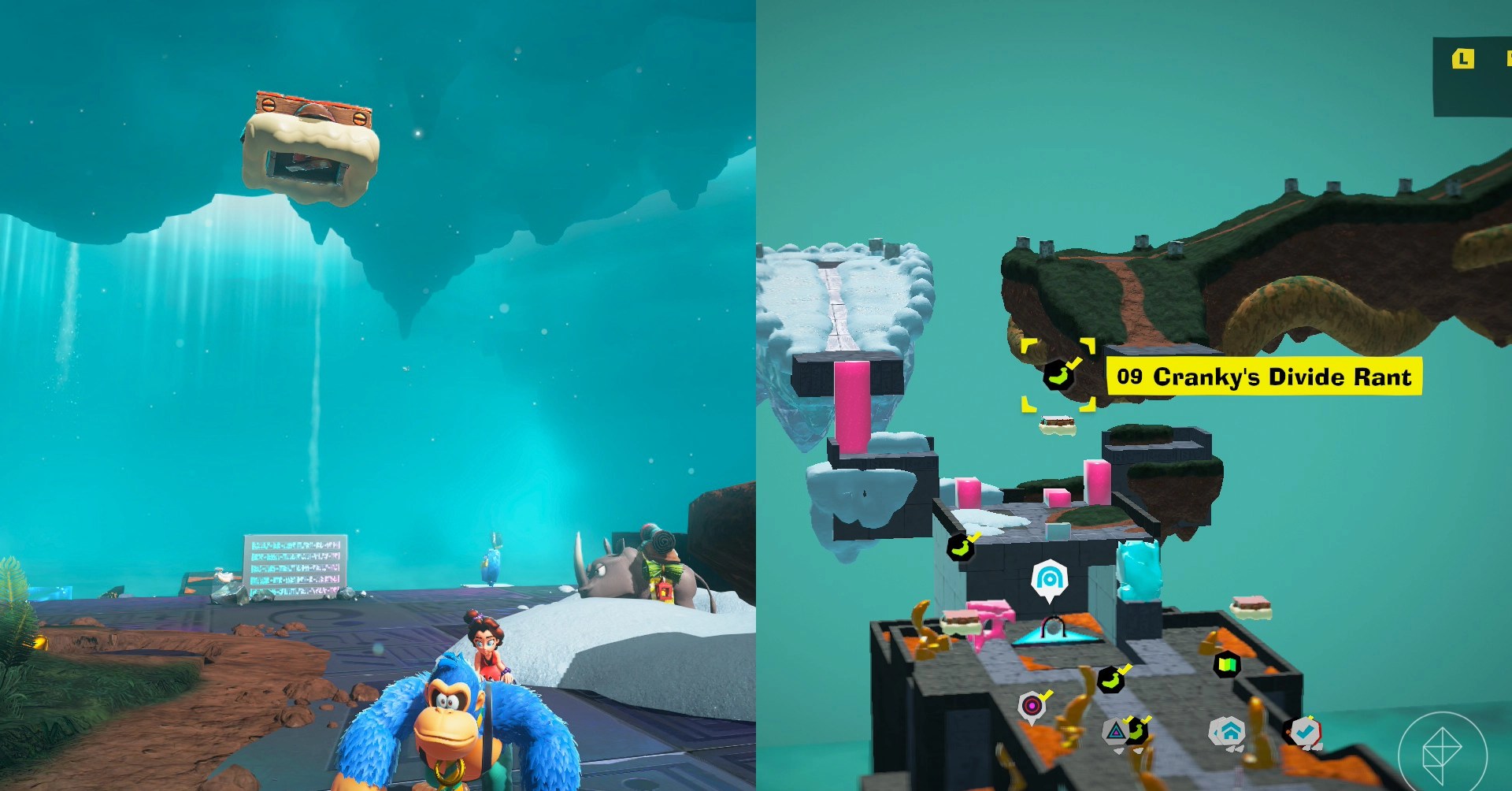Select the pink bullseye target marker
This screenshot has height=791, width=1512.
1032,706
